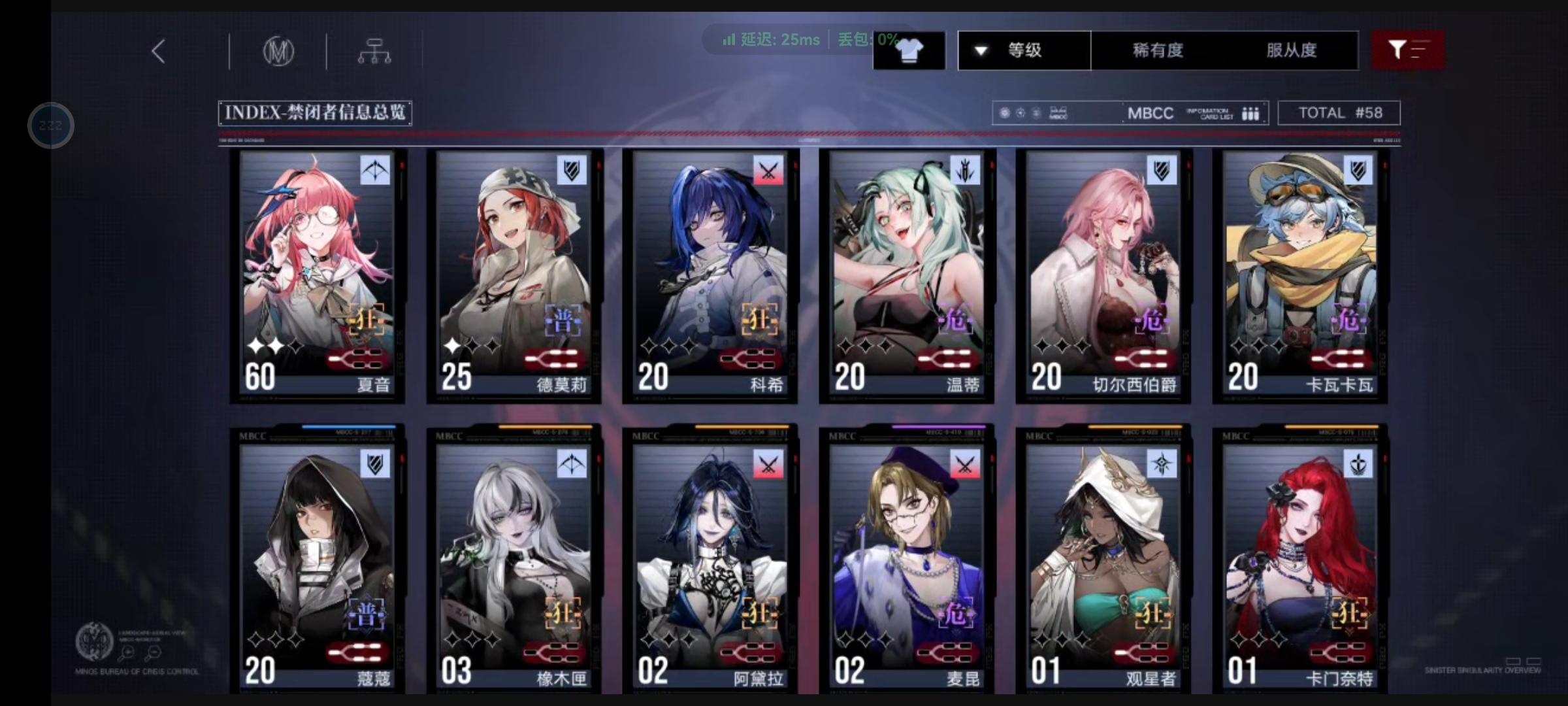Image resolution: width=1568 pixels, height=706 pixels.
Task: Click the white shirt costume icon
Action: point(909,50)
